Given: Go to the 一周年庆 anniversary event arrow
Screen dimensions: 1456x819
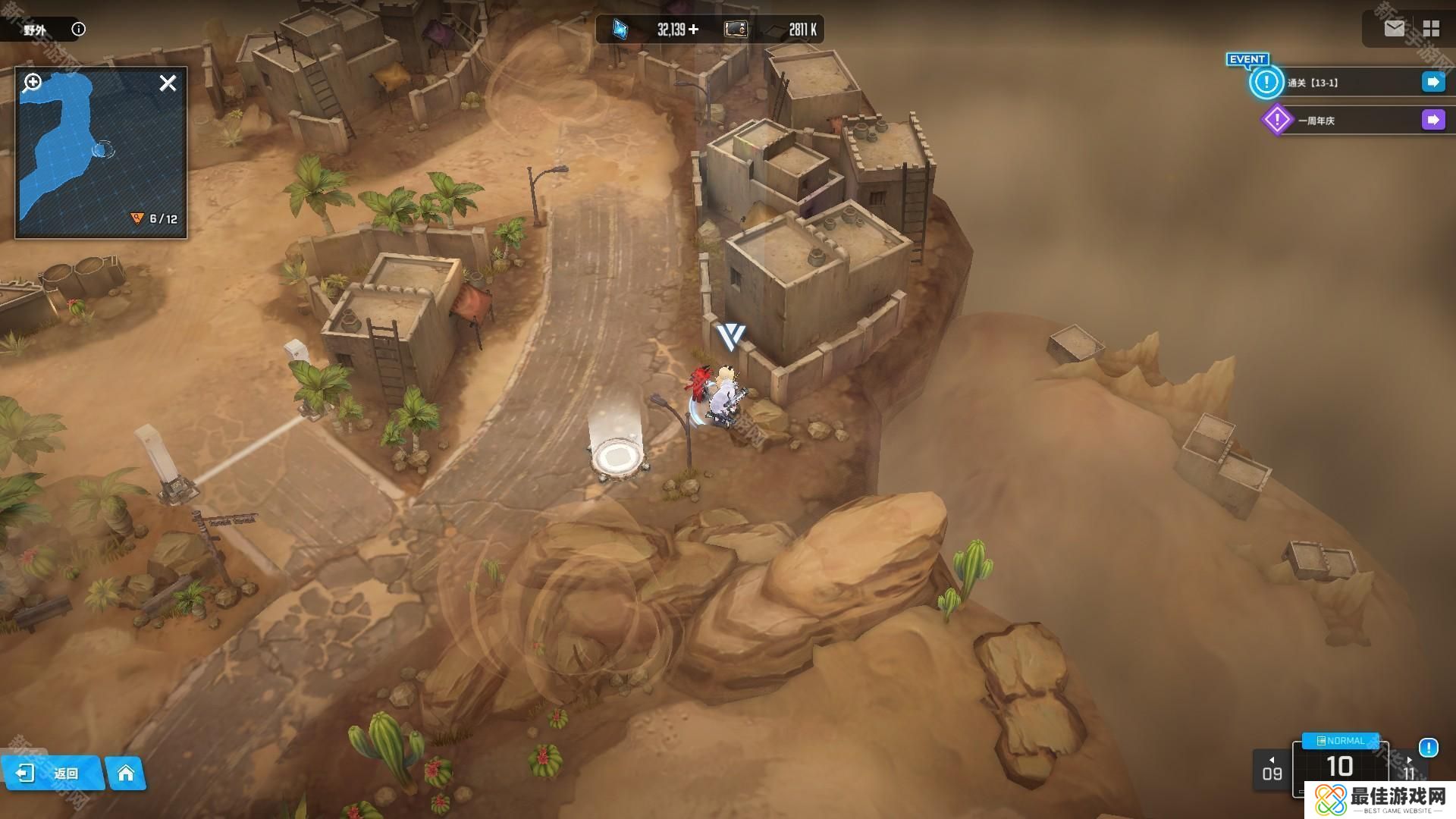Looking at the screenshot, I should (1432, 120).
